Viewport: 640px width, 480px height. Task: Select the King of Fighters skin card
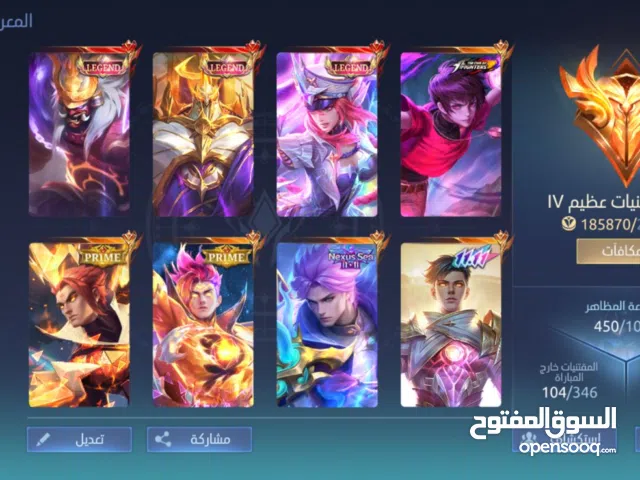point(450,133)
